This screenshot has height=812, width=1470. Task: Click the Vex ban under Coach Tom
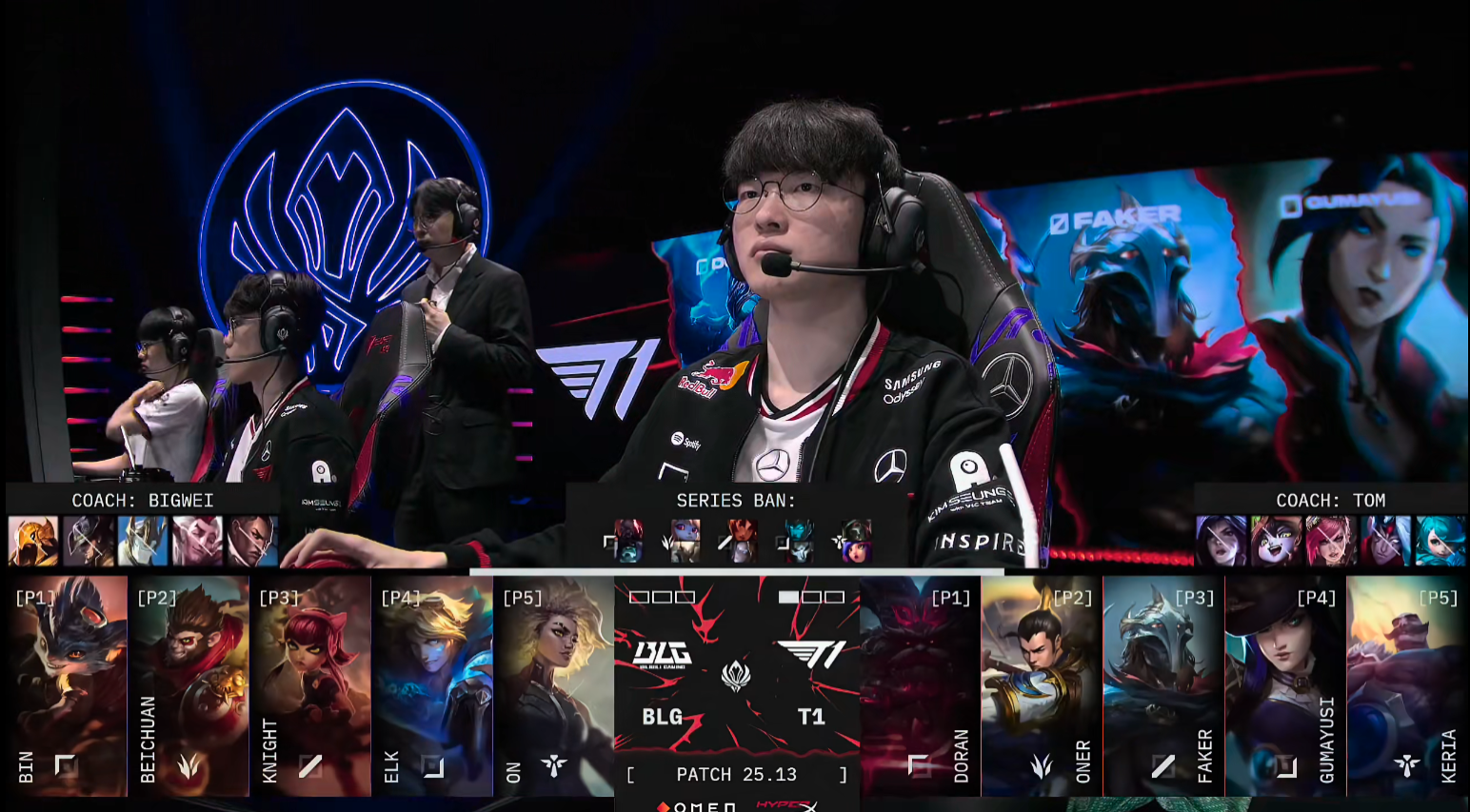click(x=1275, y=541)
